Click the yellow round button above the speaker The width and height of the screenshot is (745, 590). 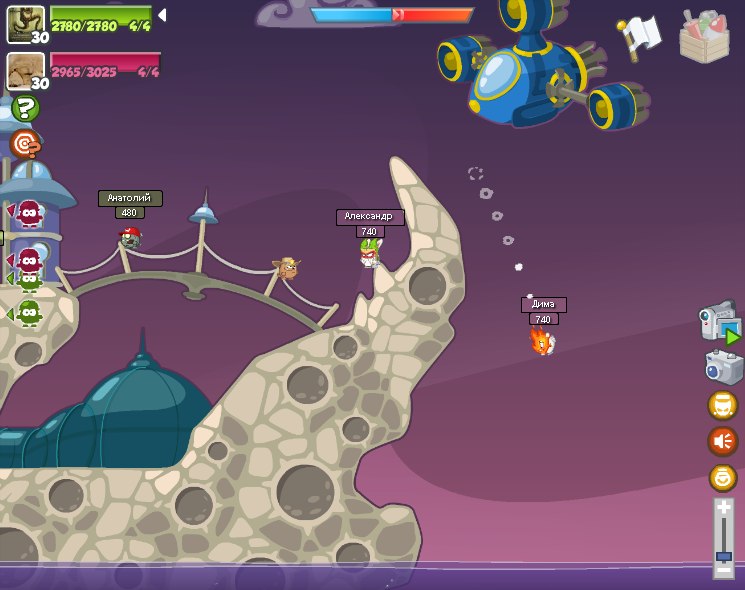pos(723,405)
